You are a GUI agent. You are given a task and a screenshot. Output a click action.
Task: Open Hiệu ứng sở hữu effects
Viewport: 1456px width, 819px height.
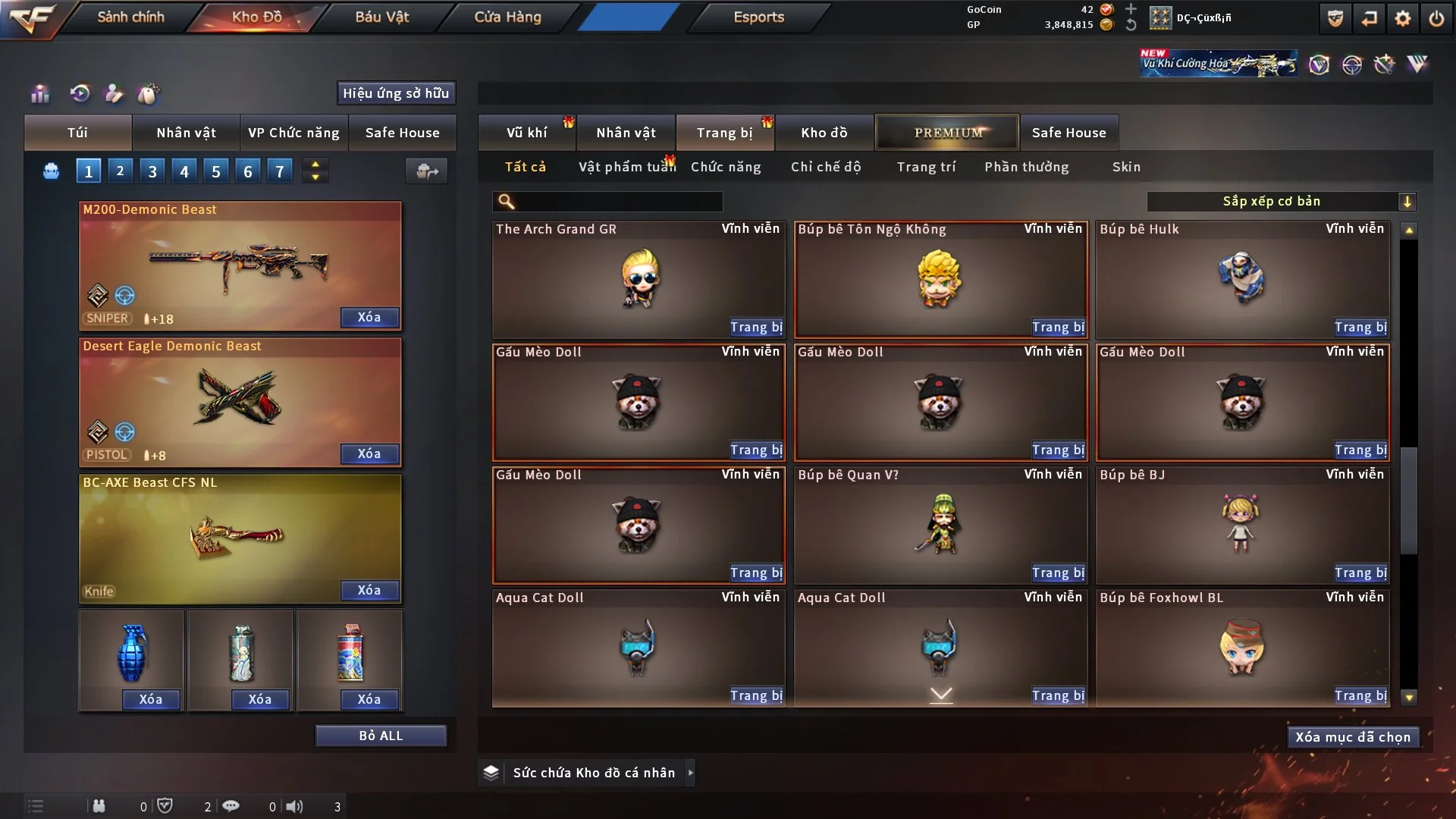(396, 93)
